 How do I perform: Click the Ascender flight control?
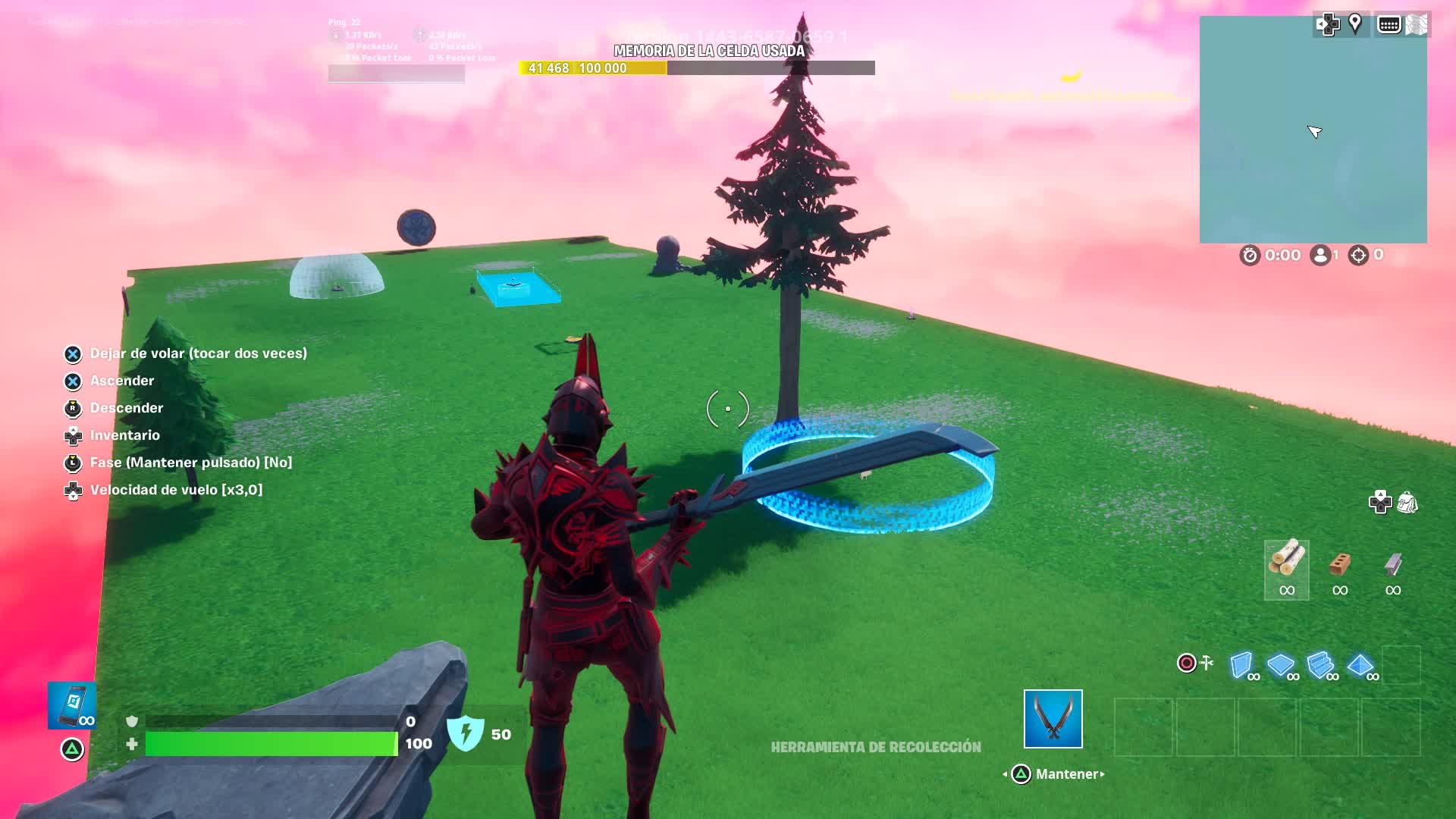click(x=121, y=381)
